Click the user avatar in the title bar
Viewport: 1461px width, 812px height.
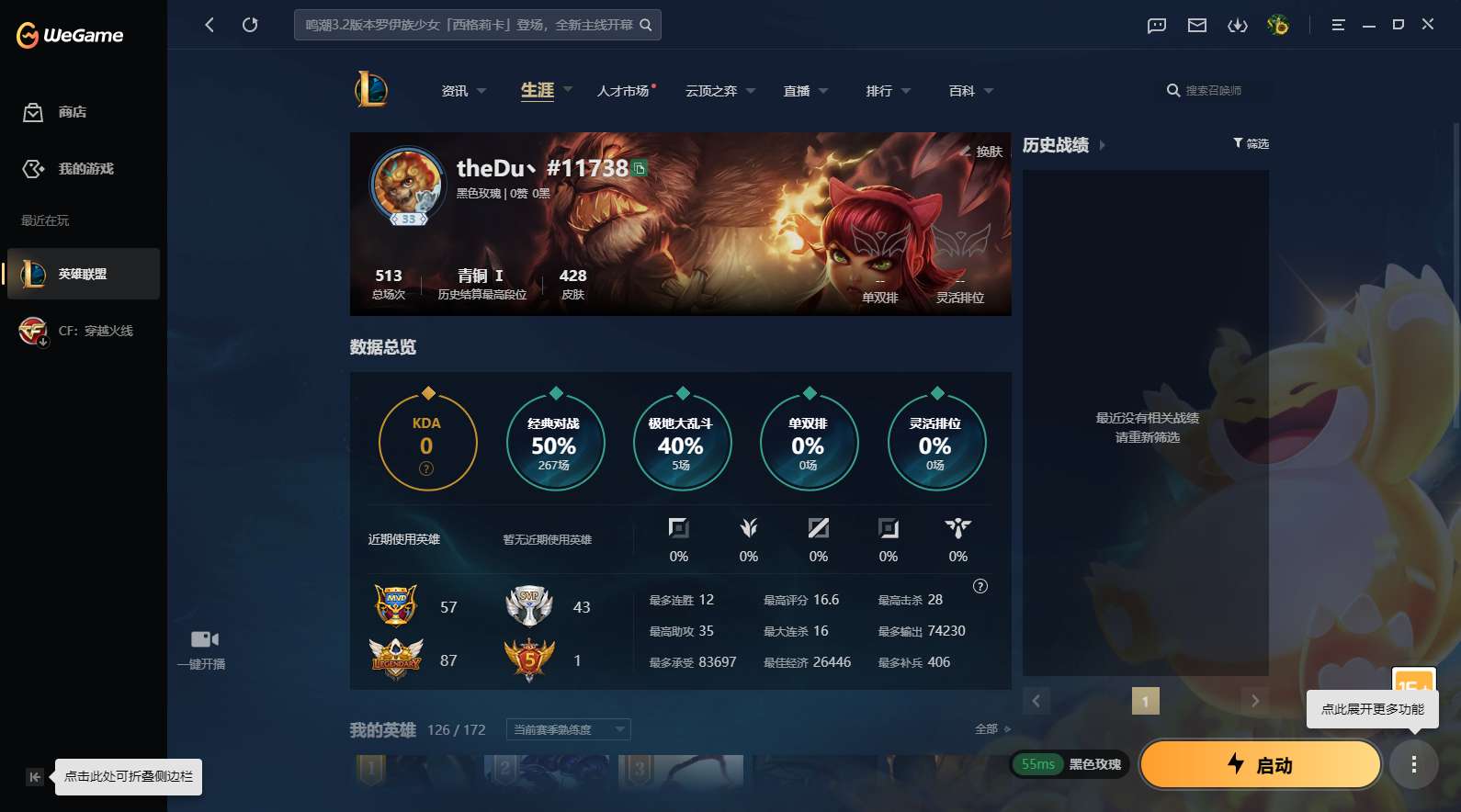tap(1278, 25)
